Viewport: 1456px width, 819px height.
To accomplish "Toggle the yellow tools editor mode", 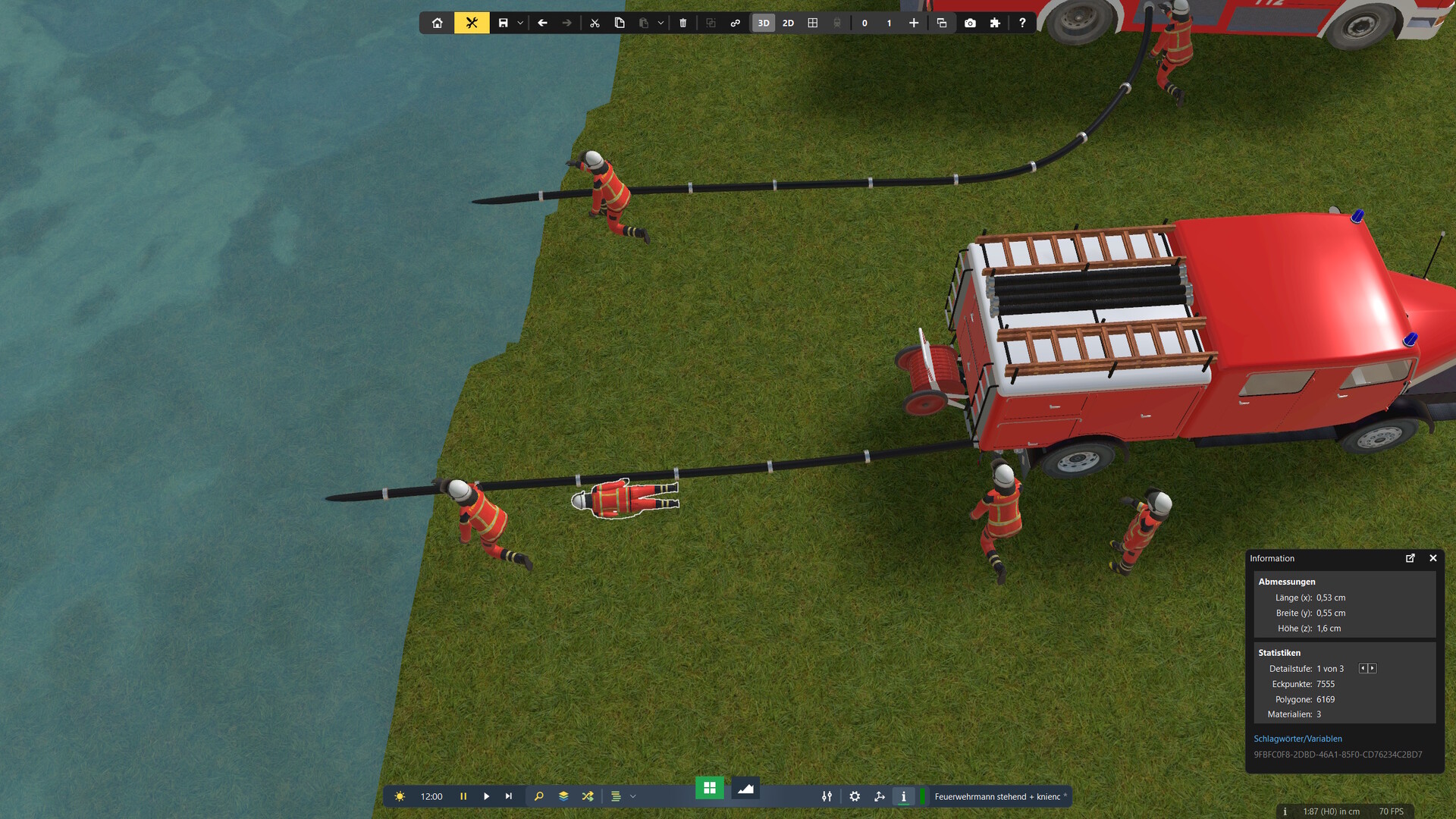I will tap(472, 23).
